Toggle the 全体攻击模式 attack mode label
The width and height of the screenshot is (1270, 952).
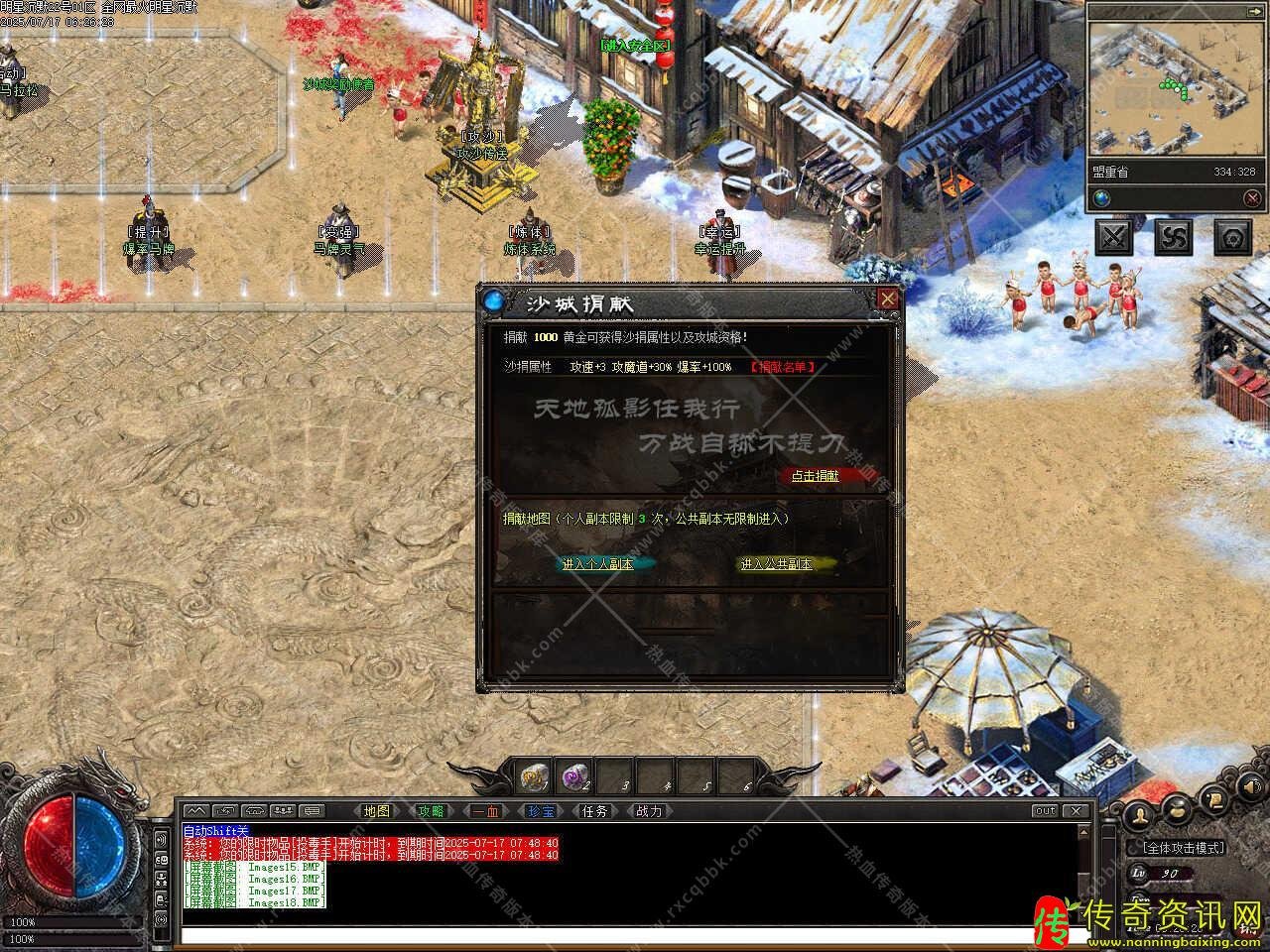coord(1184,848)
